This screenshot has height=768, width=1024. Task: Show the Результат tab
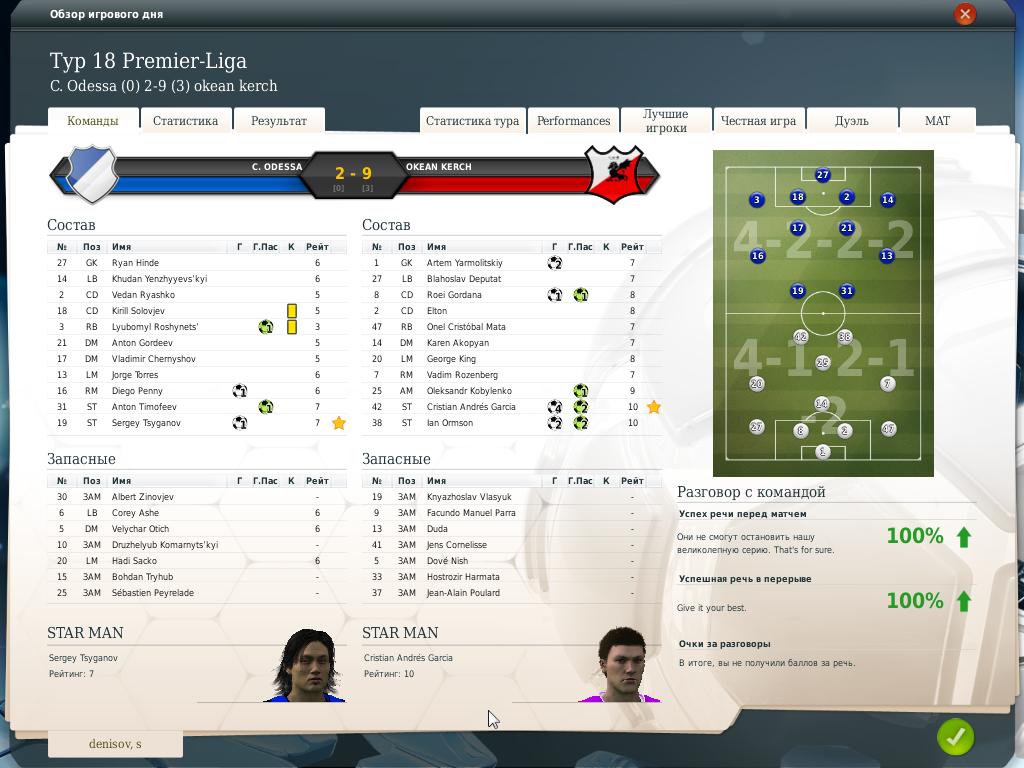coord(279,121)
